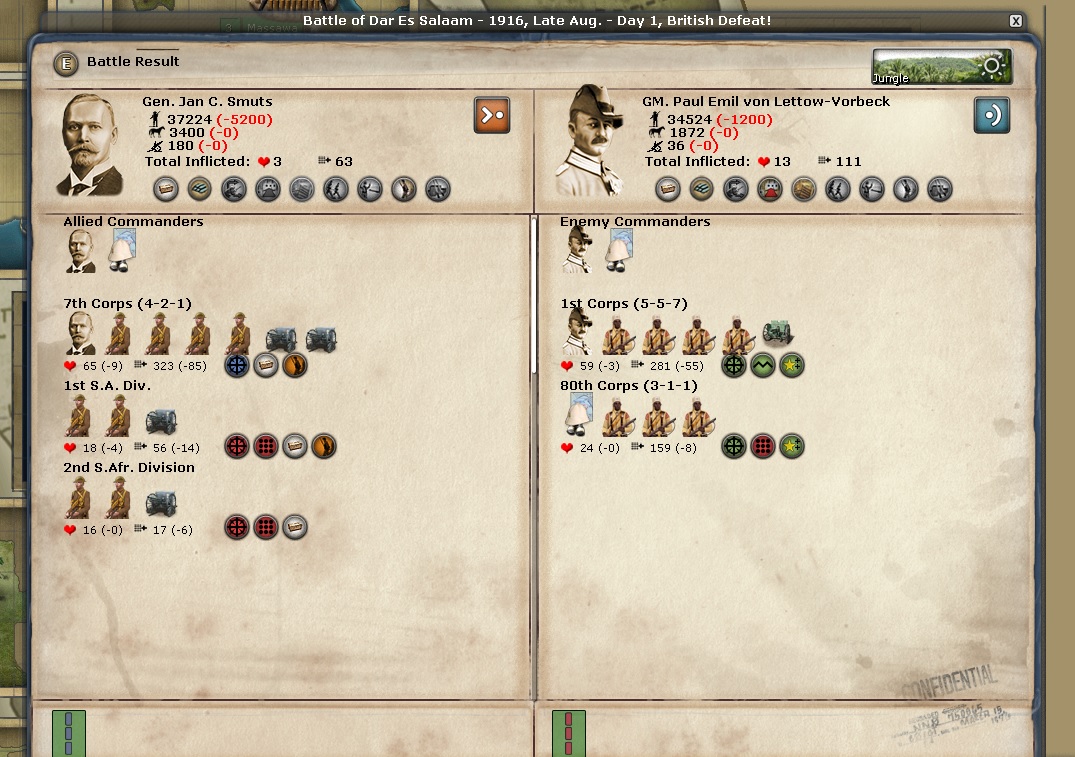Select the 80th Corps pith helmet leader icon
The height and width of the screenshot is (757, 1075).
pyautogui.click(x=578, y=415)
